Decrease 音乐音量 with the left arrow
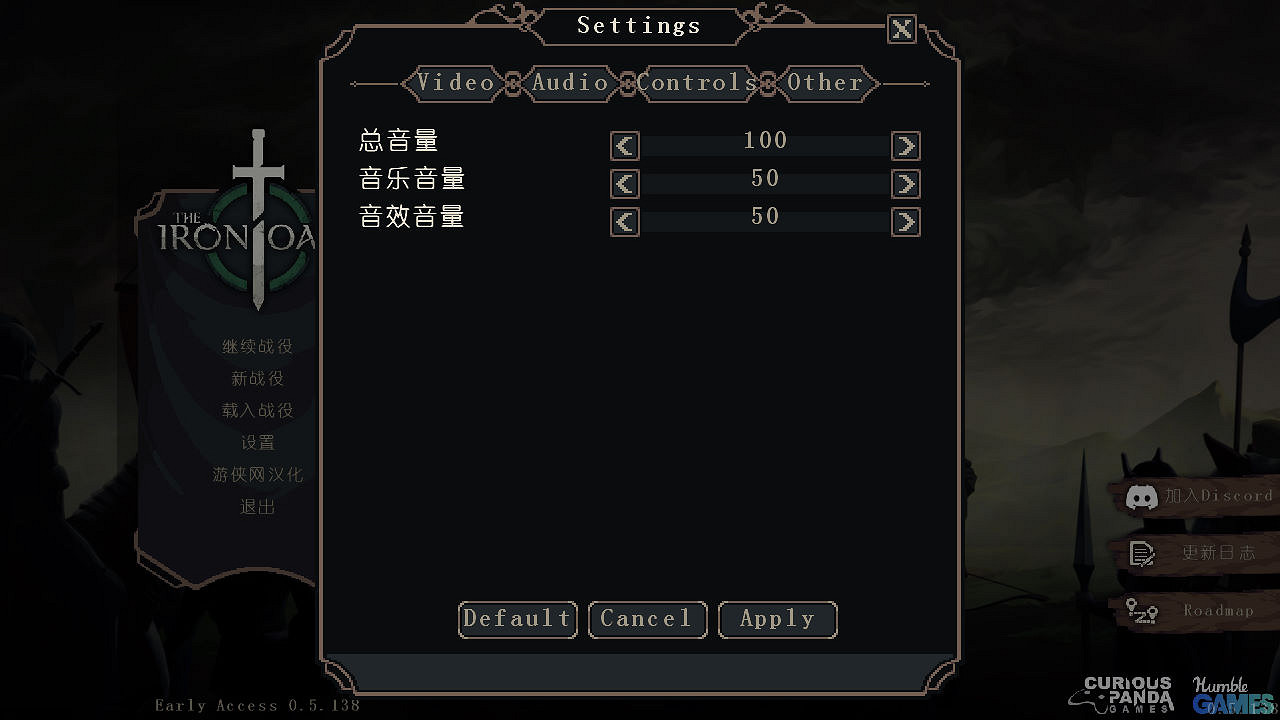The width and height of the screenshot is (1280, 720). [x=623, y=183]
